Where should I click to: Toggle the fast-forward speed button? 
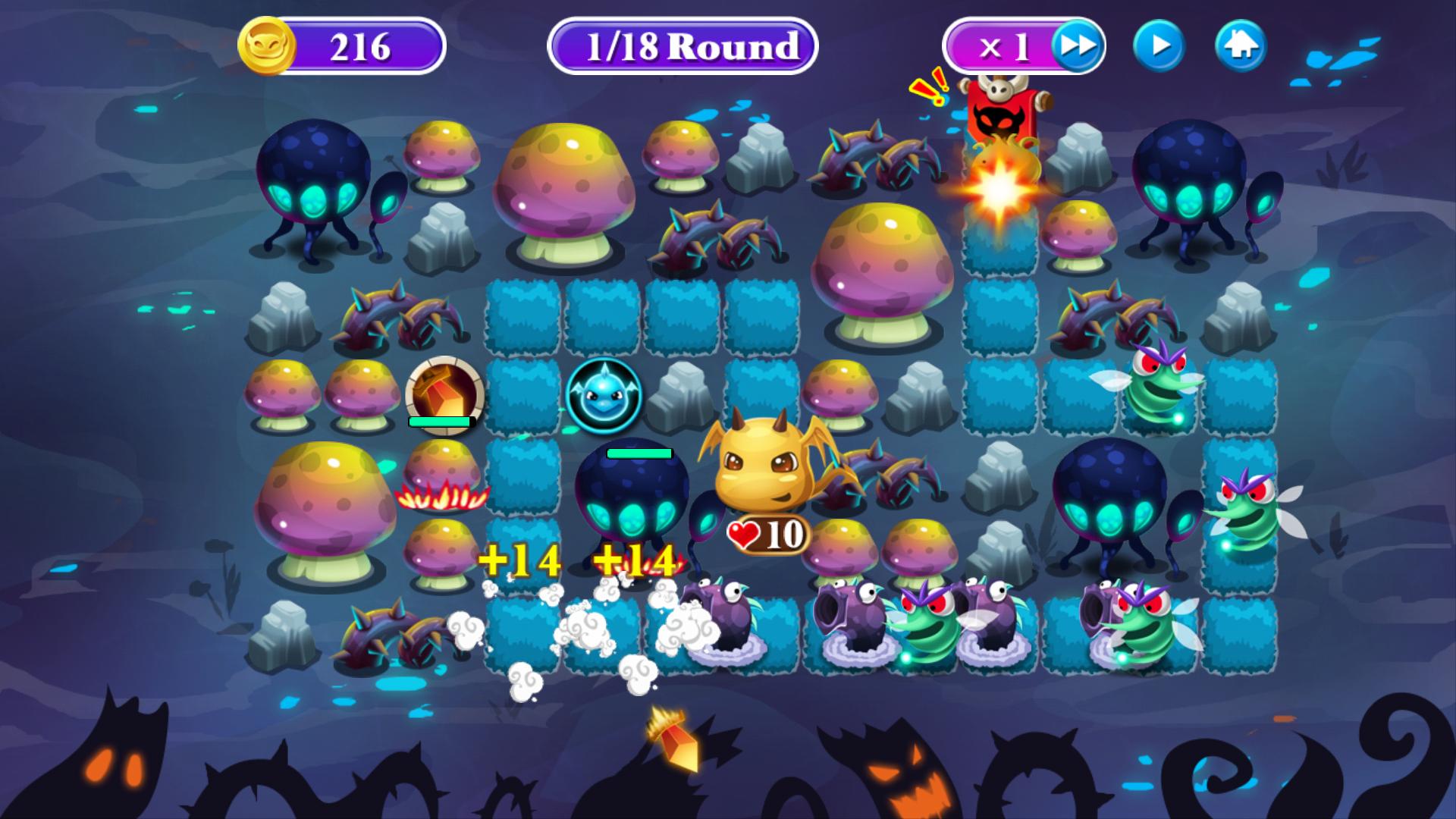click(1077, 47)
